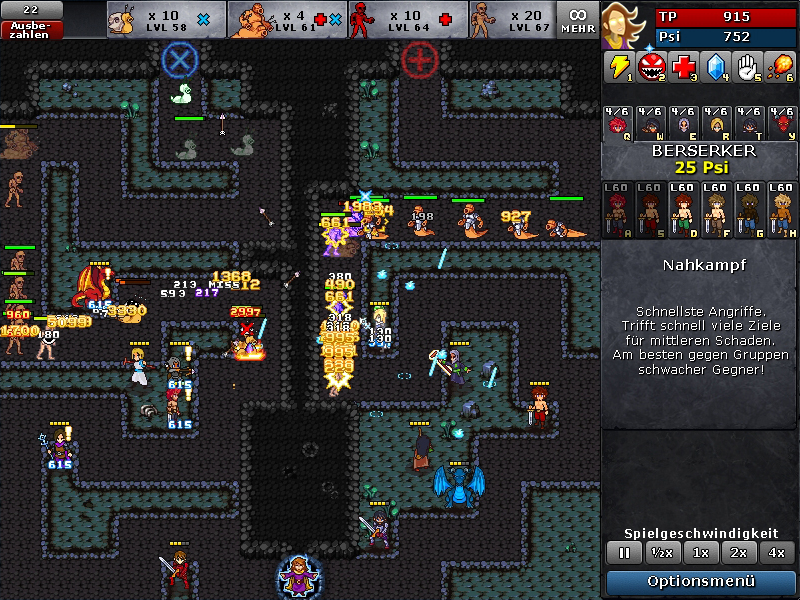Set game speed to 2x
Viewport: 800px width, 600px height.
[x=738, y=552]
